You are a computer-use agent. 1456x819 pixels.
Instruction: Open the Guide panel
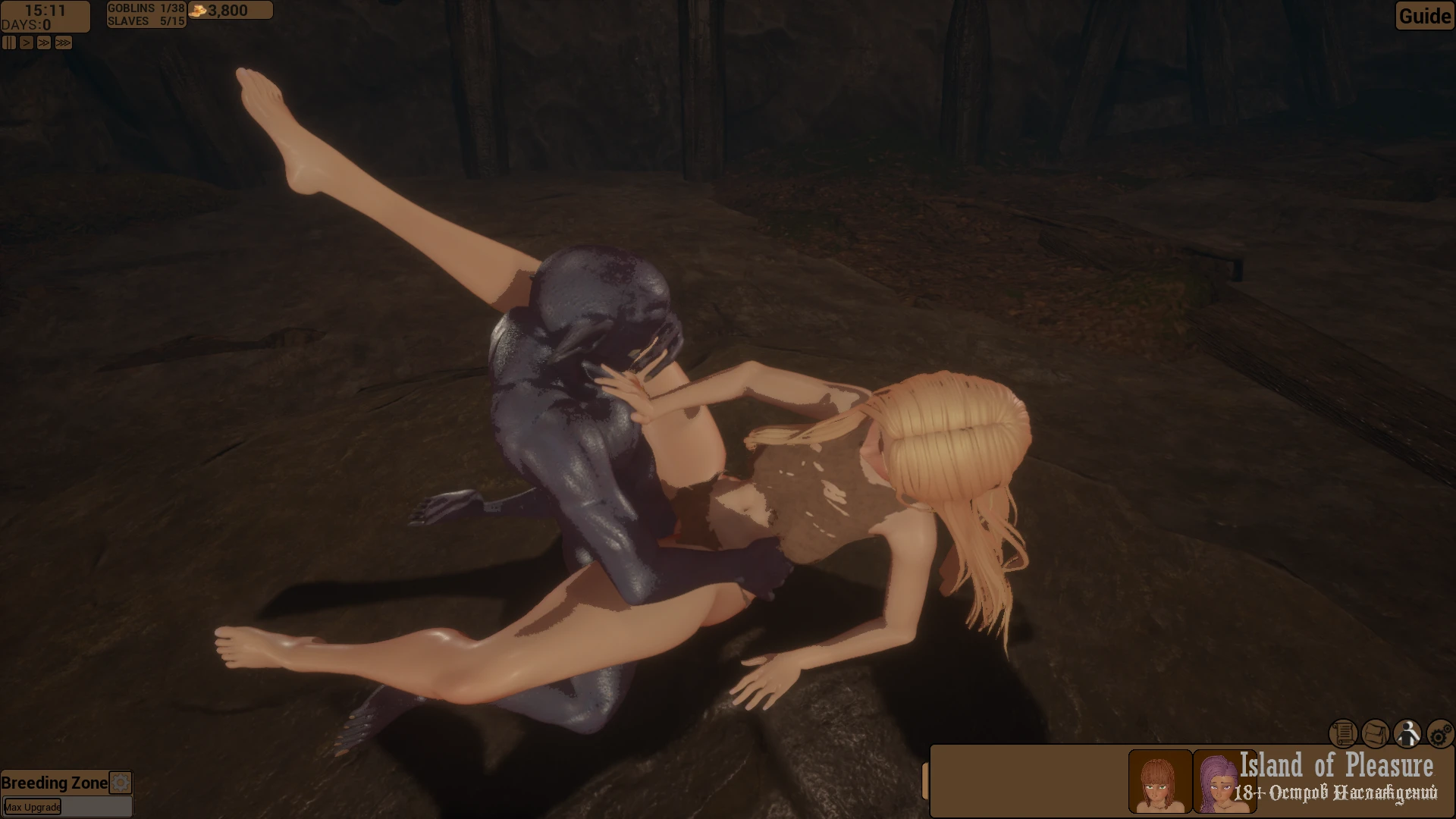click(1424, 16)
